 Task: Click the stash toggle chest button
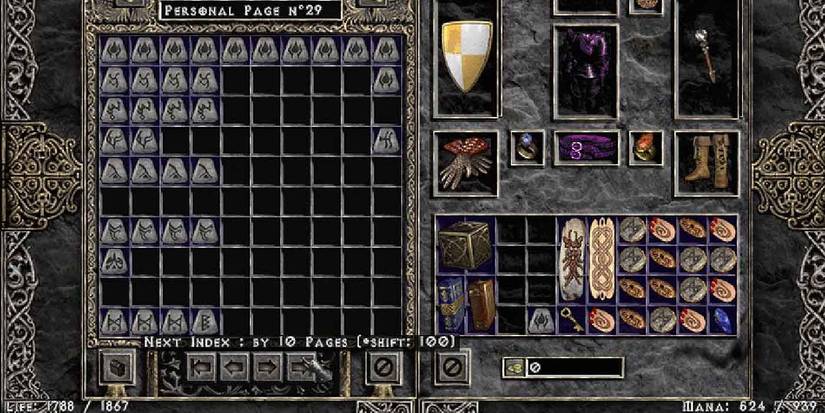tap(115, 368)
